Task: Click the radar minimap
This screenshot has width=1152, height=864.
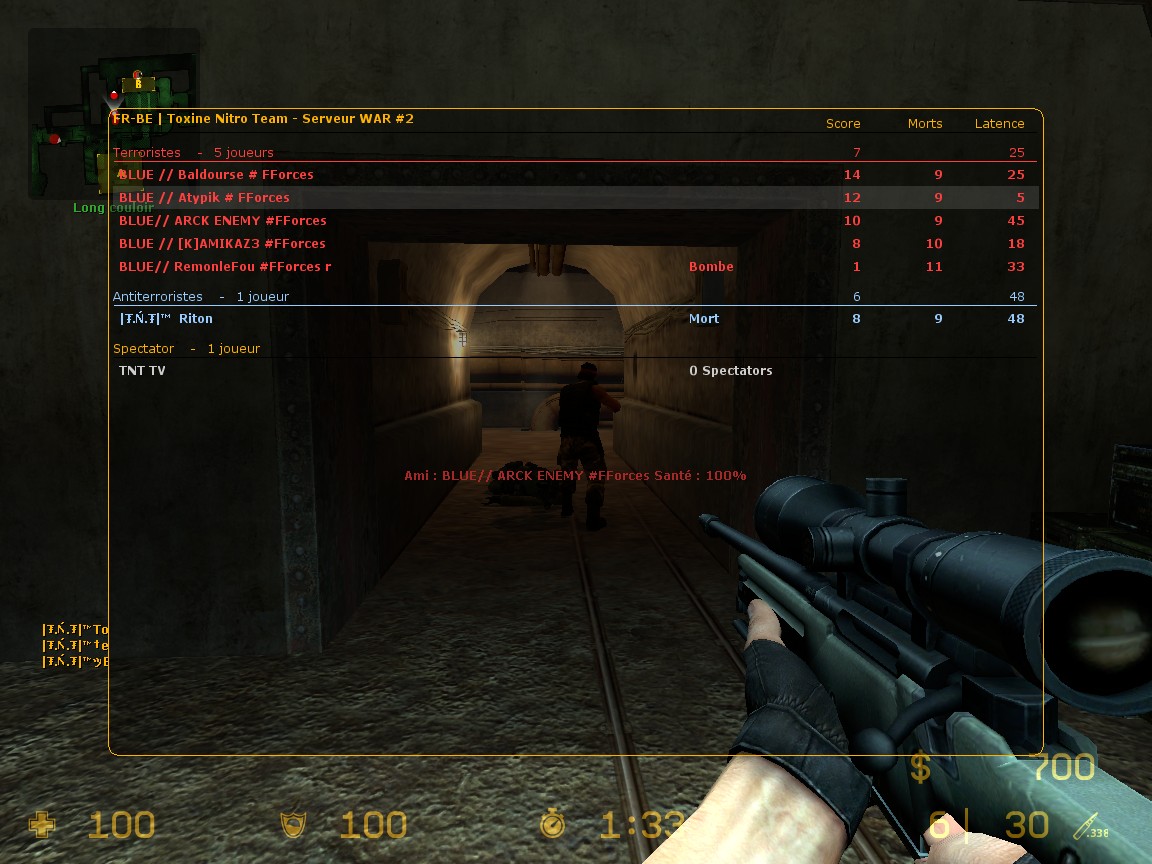Action: 111,114
